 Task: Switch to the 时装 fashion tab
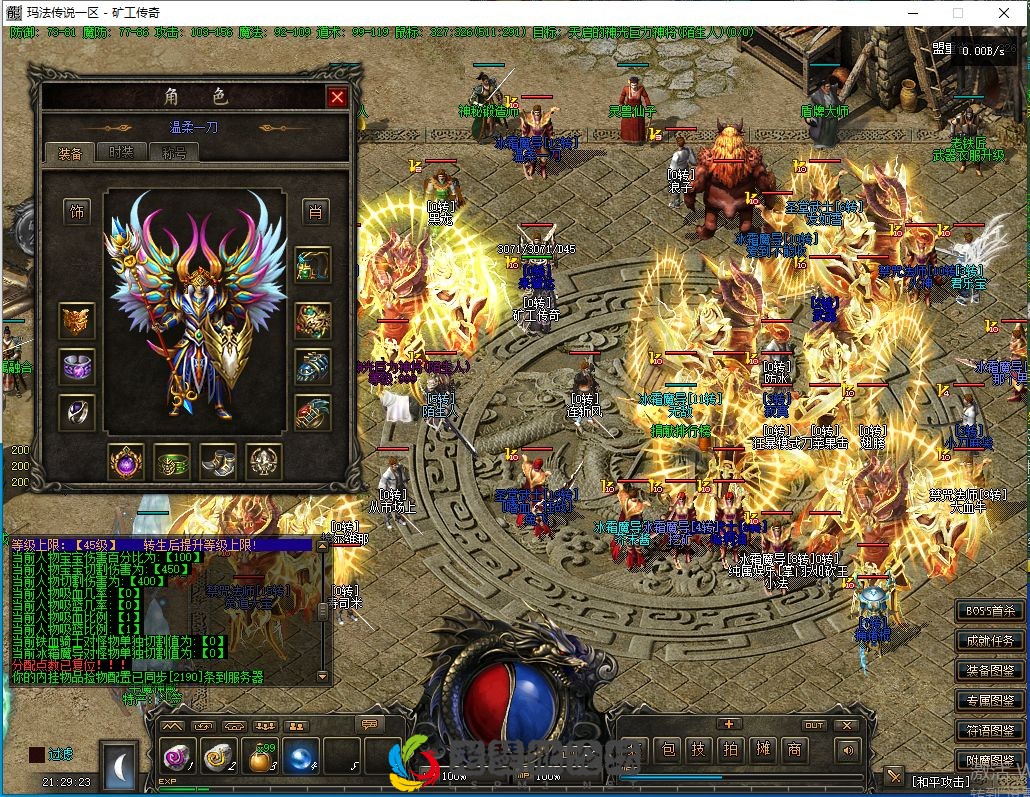pos(121,152)
